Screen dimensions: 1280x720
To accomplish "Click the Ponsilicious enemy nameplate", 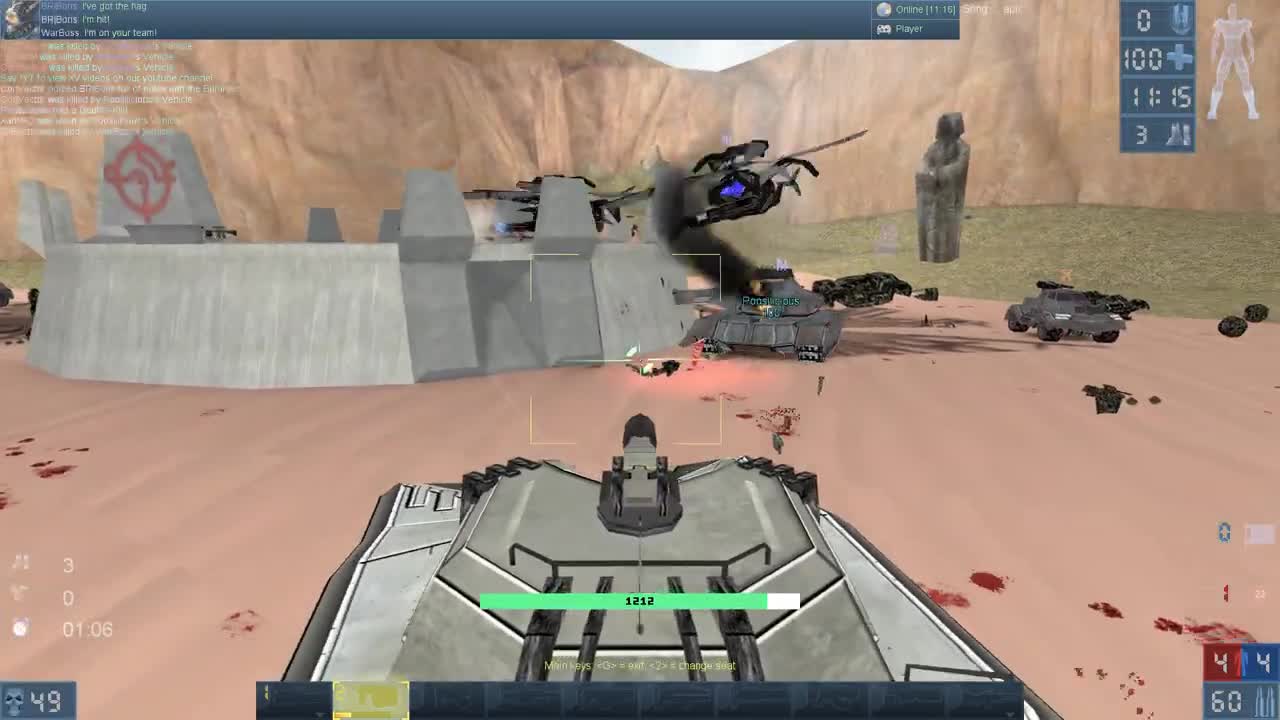I will (770, 300).
